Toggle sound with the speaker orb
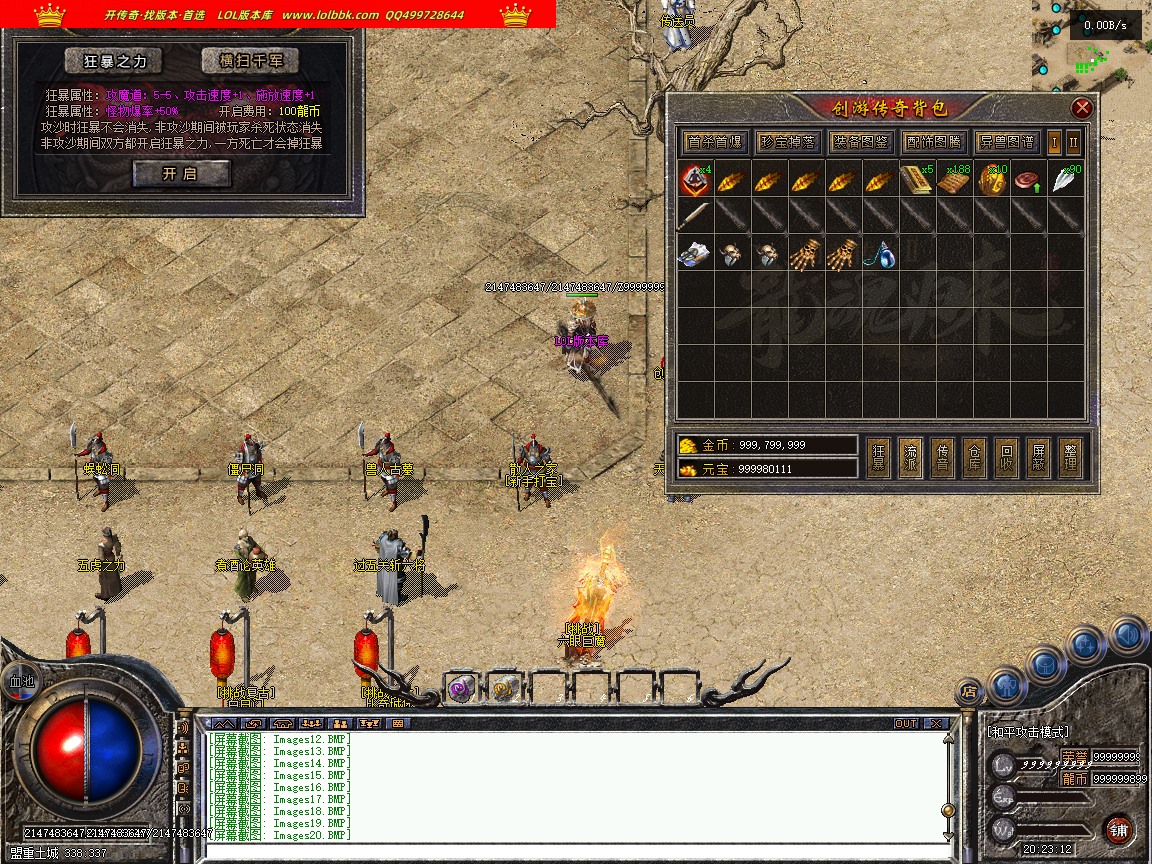Image resolution: width=1152 pixels, height=864 pixels. (1128, 635)
